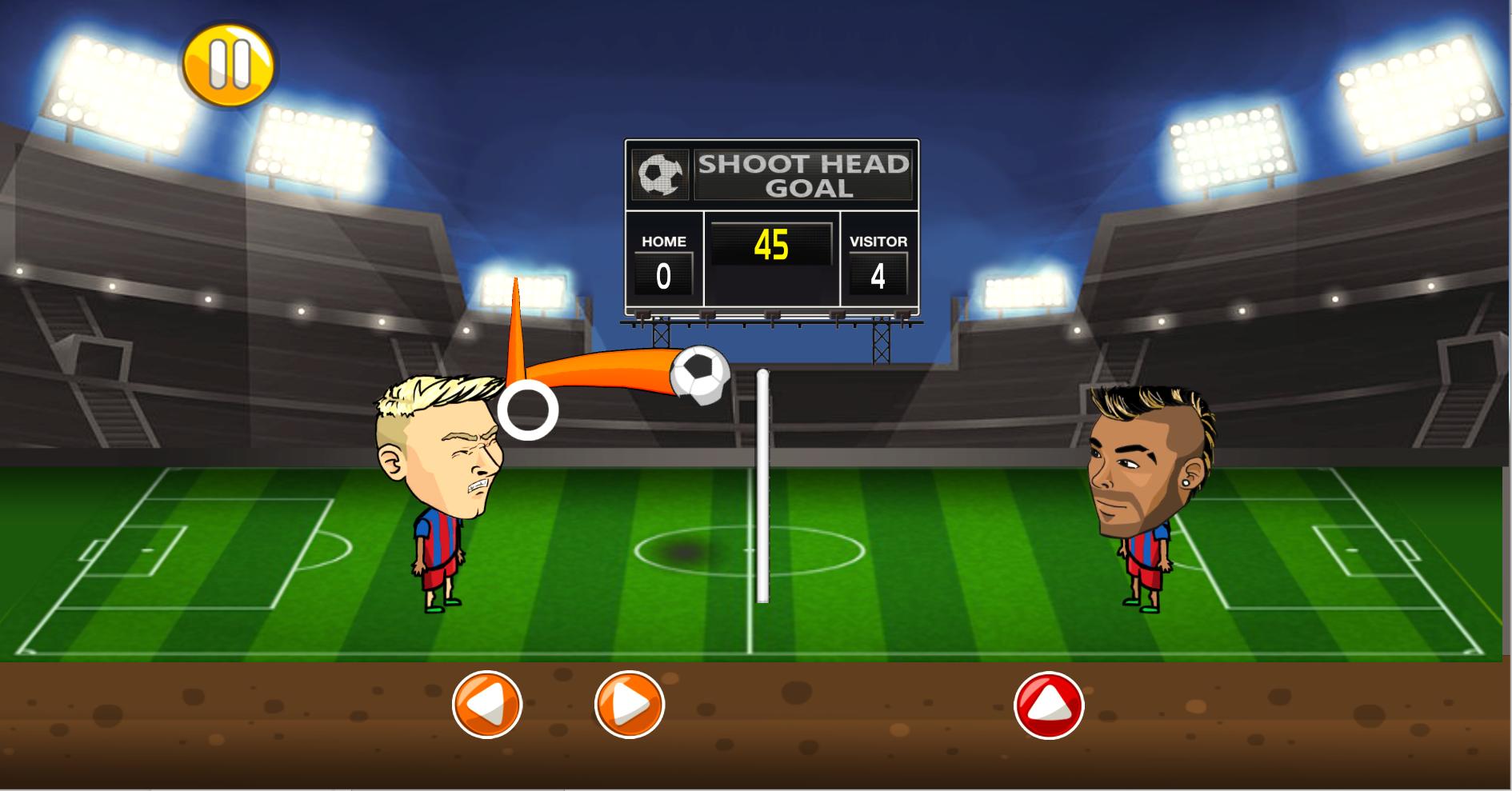Click the pause button
1512x791 pixels.
228,63
